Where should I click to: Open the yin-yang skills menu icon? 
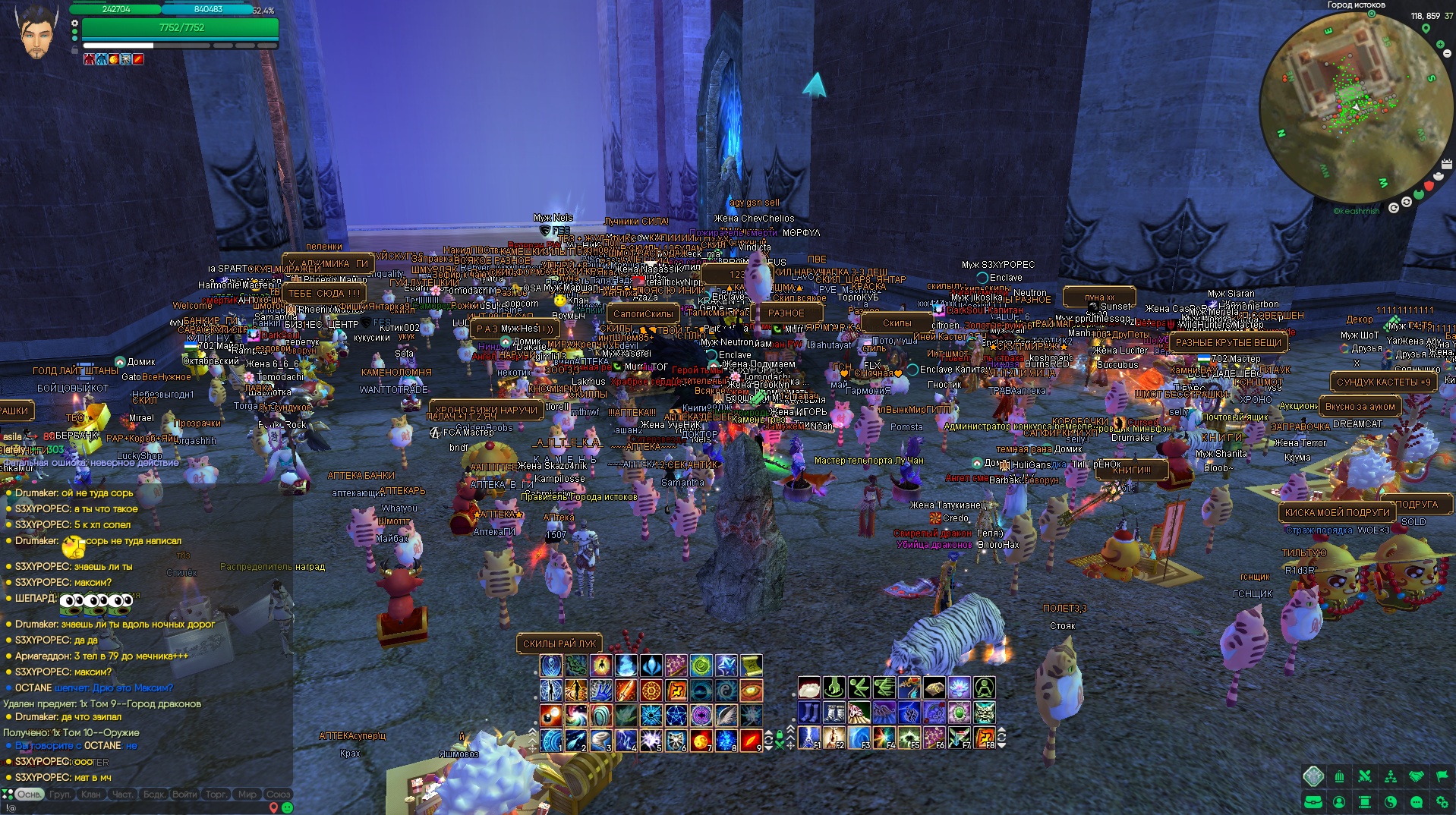coord(1391,801)
